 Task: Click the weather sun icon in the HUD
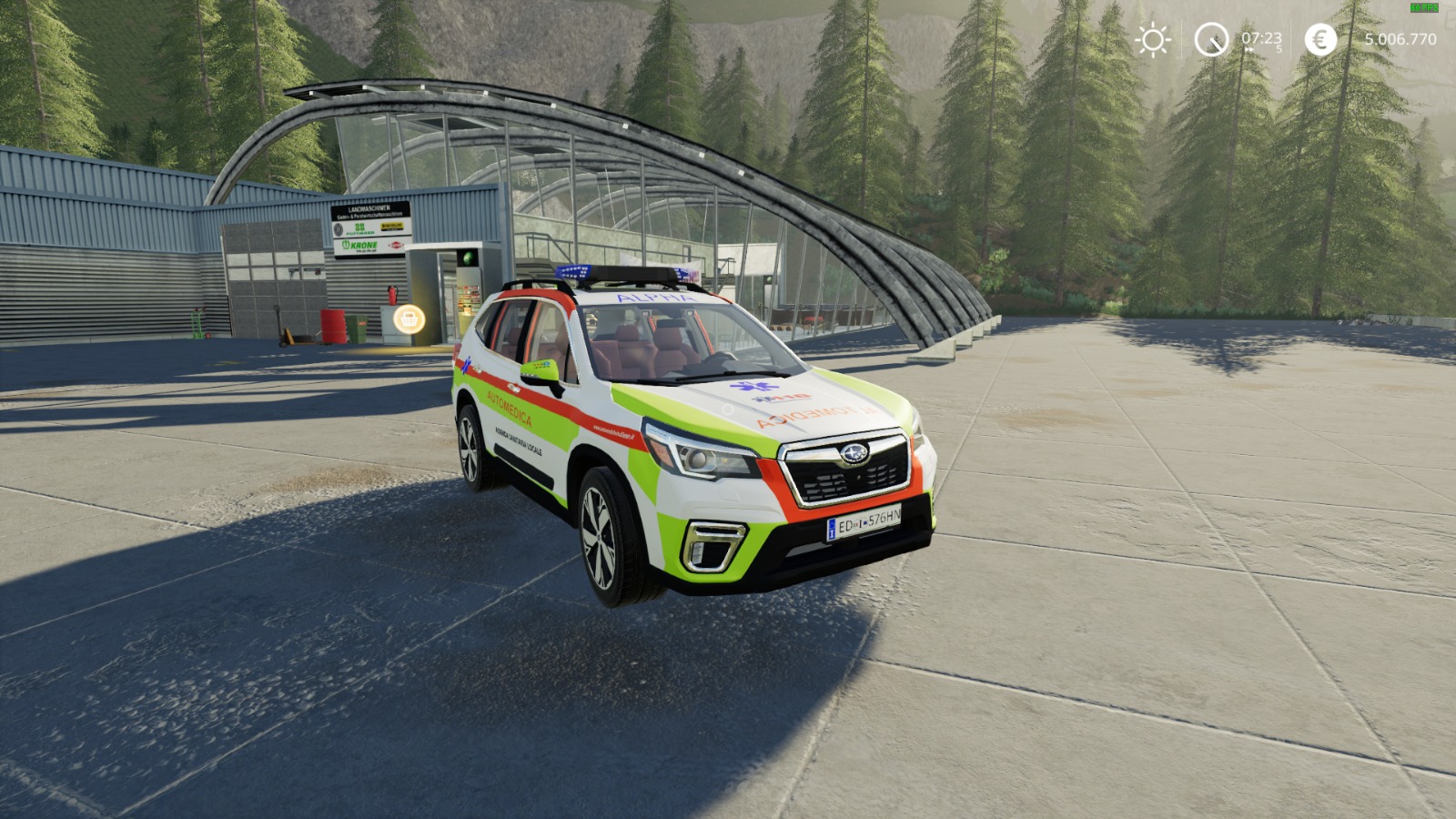point(1153,40)
